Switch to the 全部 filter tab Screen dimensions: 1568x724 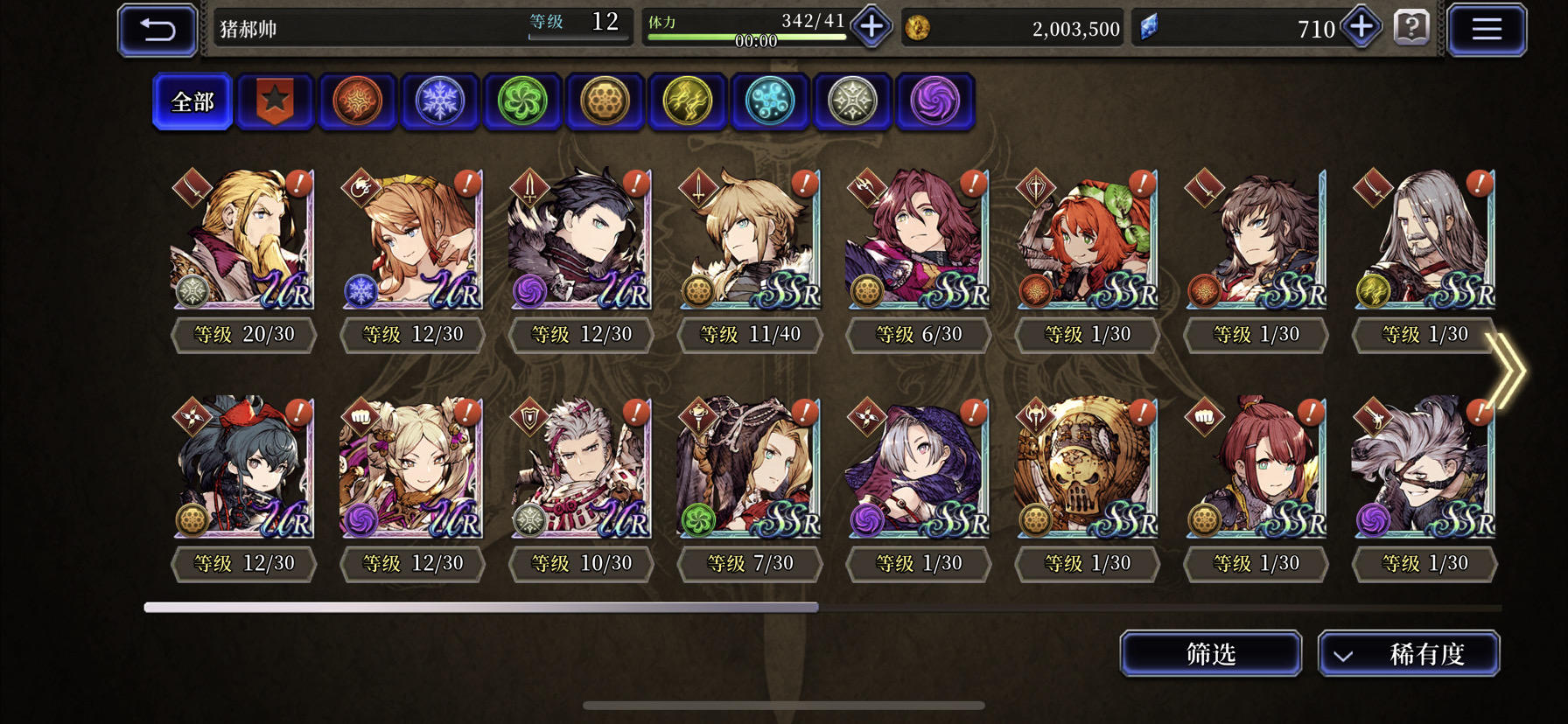(192, 101)
